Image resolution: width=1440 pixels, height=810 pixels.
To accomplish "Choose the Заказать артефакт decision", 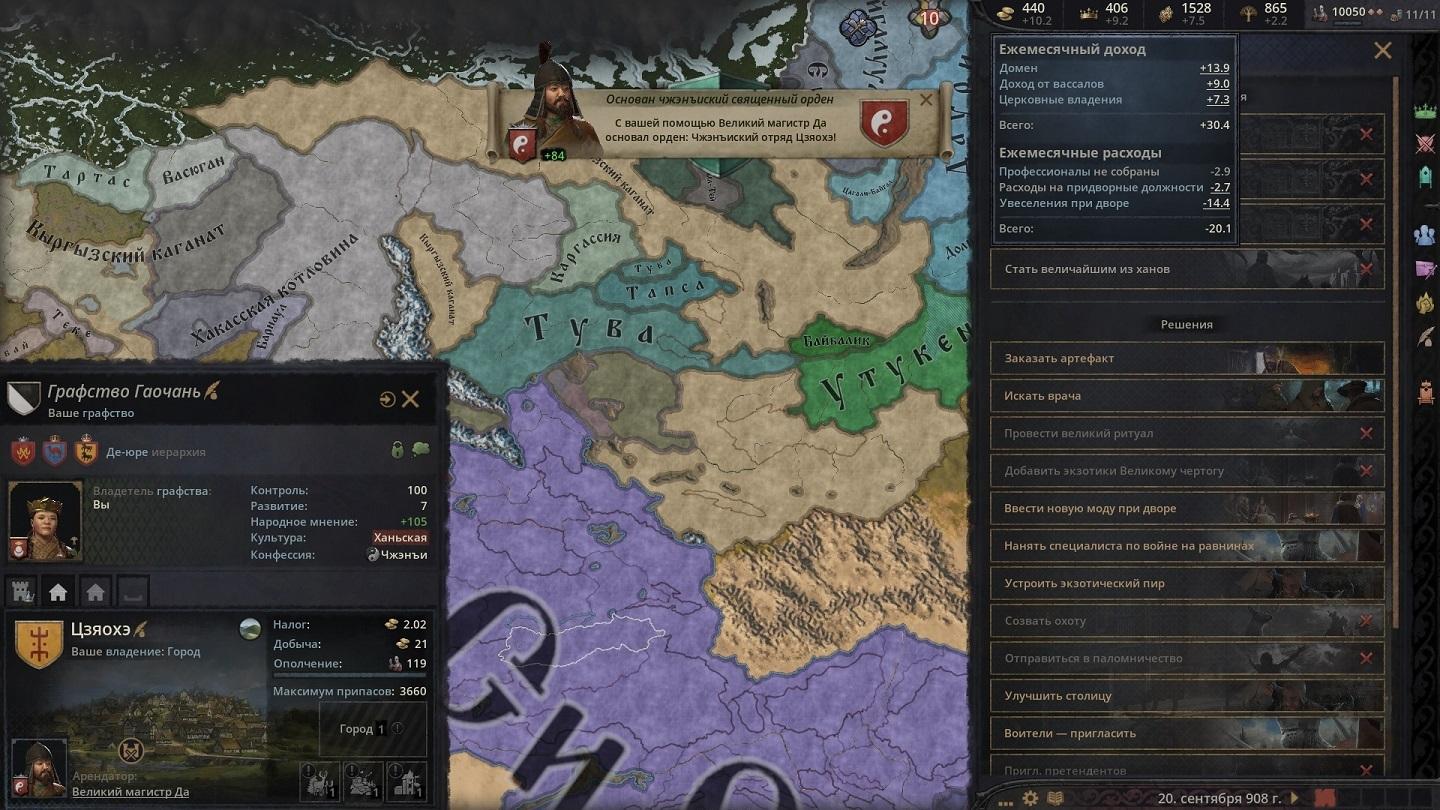I will 1187,358.
